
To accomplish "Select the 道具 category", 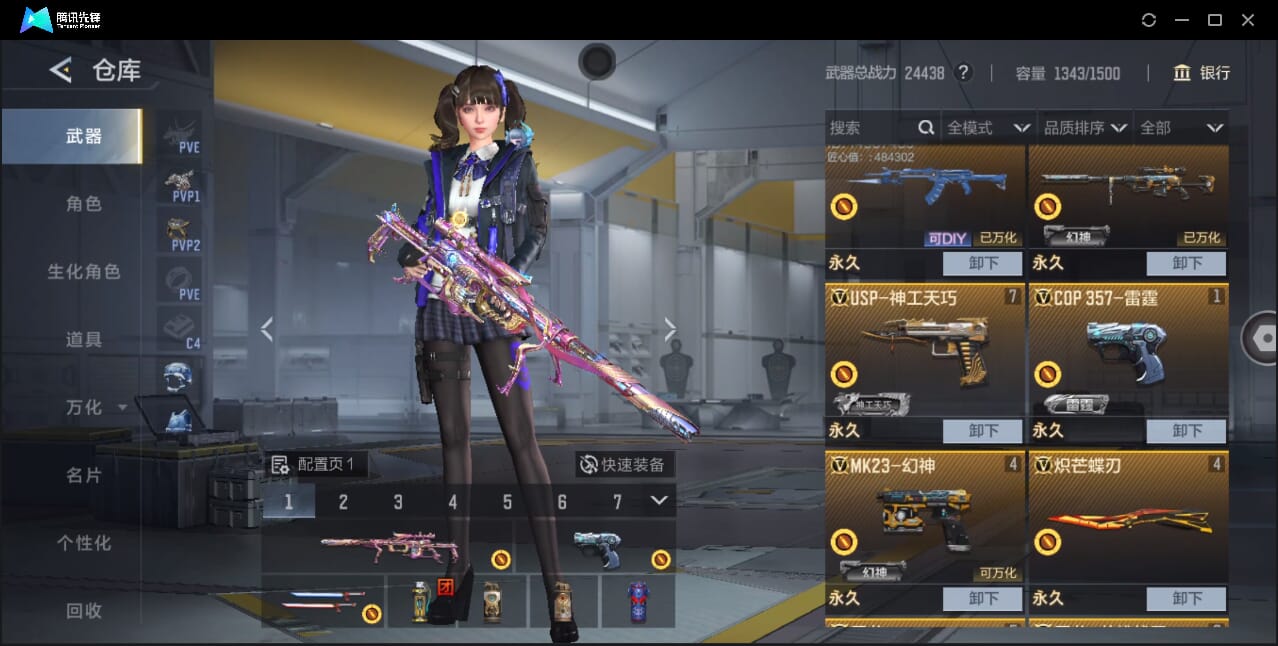I will (x=84, y=340).
